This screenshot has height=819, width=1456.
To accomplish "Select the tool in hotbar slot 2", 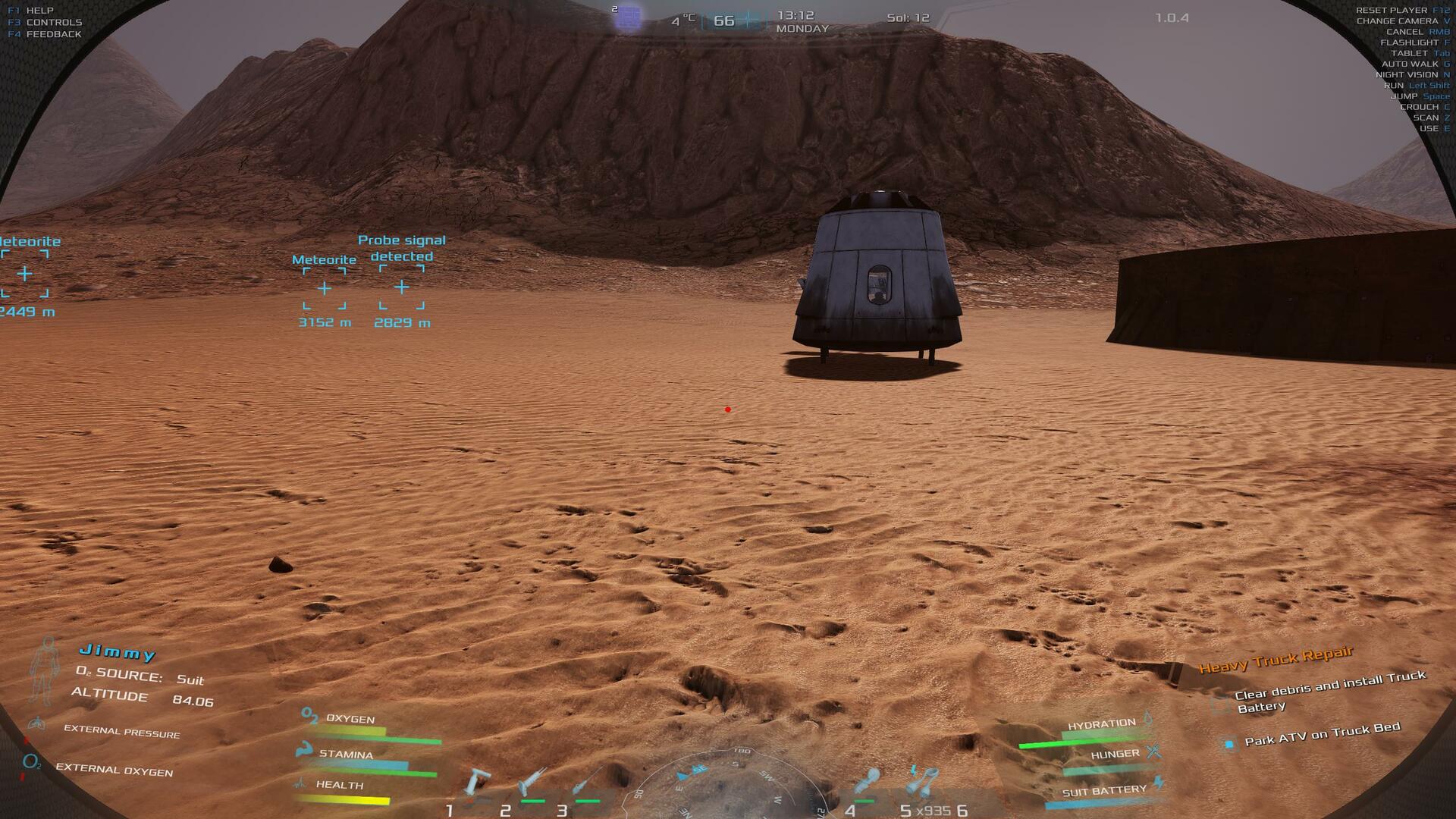I will point(532,783).
